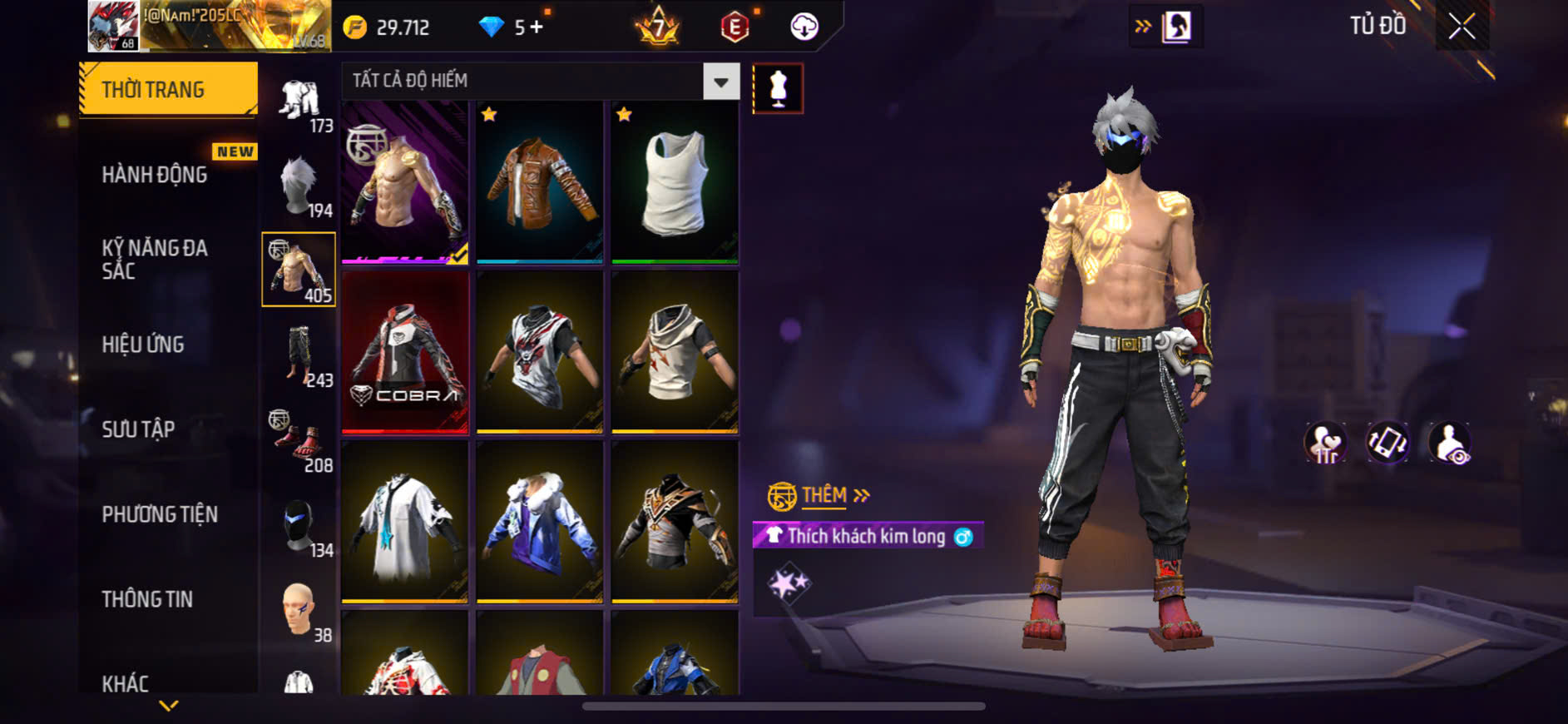The height and width of the screenshot is (724, 1568).
Task: Show the Thông Tin section
Action: click(147, 599)
